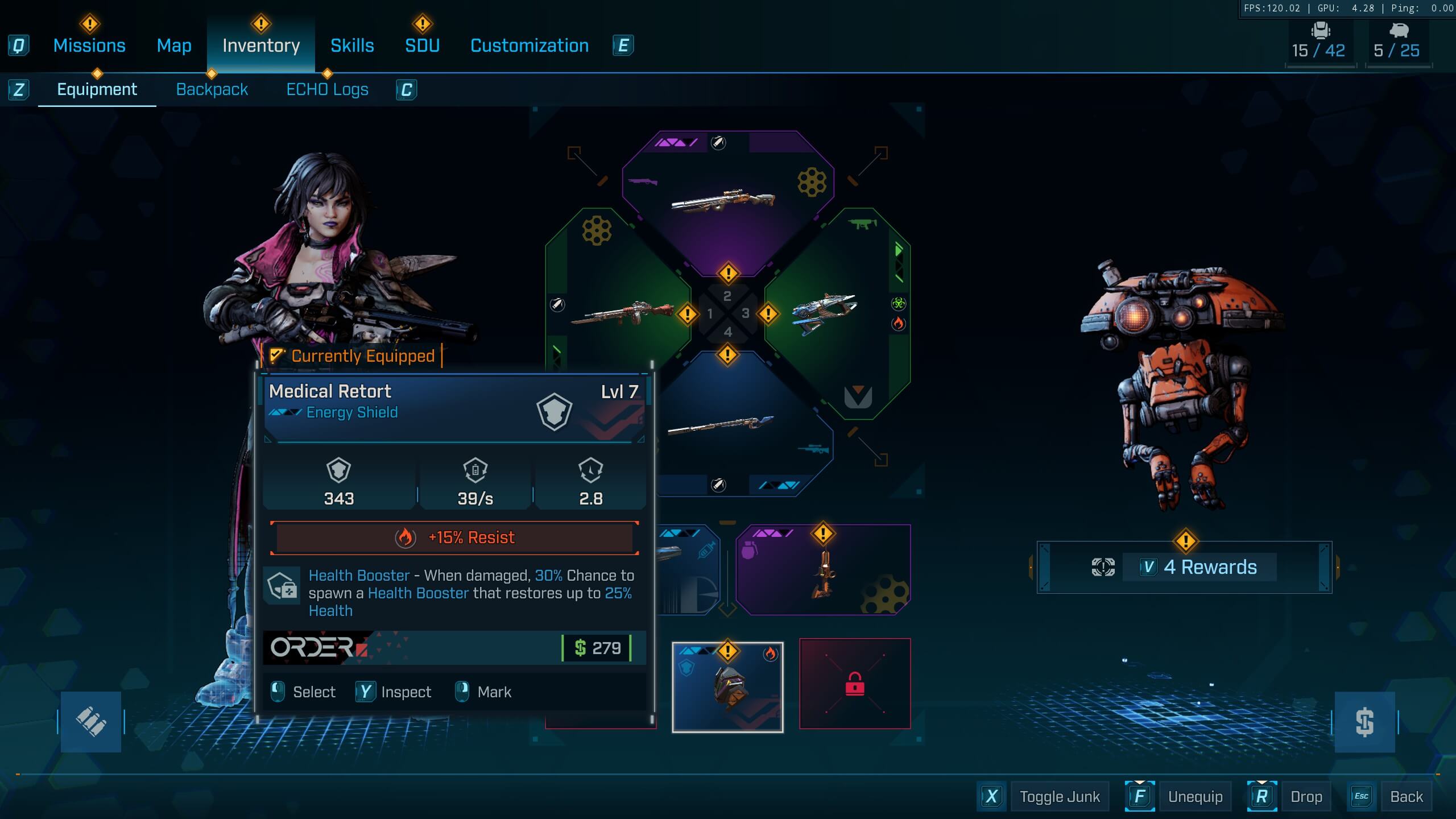Open the Missions tab

tap(89, 45)
